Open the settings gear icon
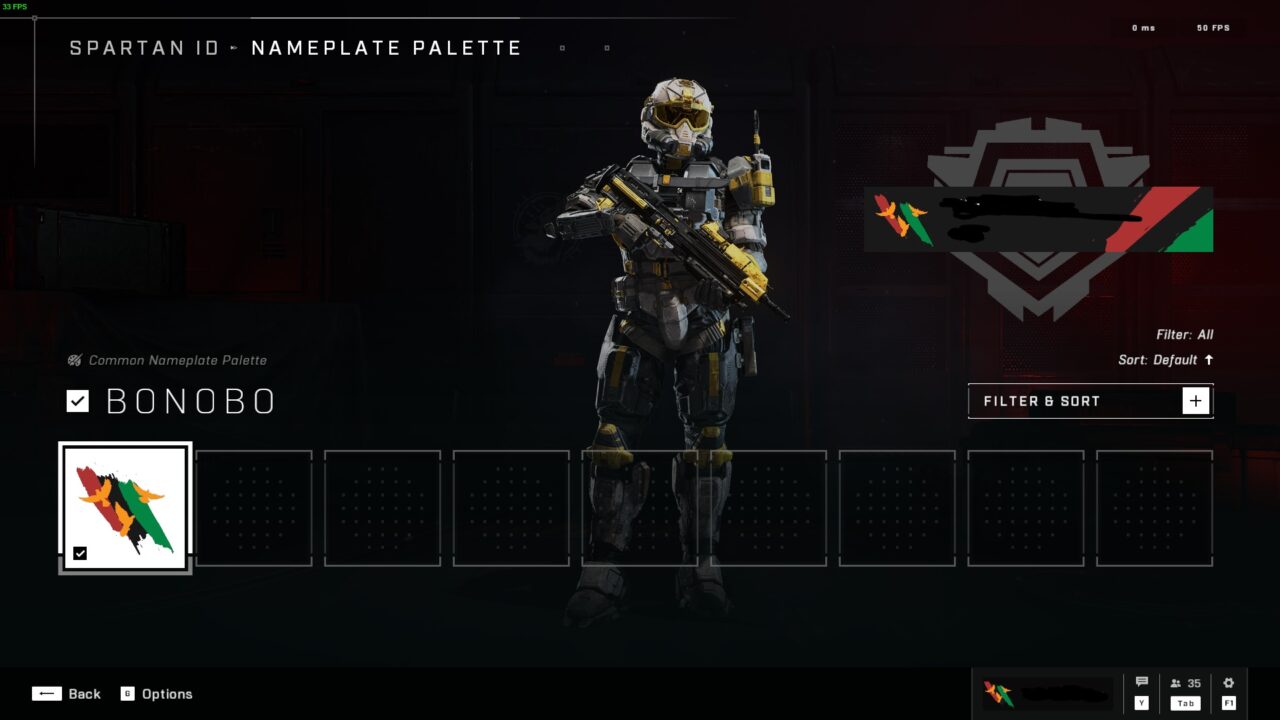The height and width of the screenshot is (720, 1280). pos(1228,684)
